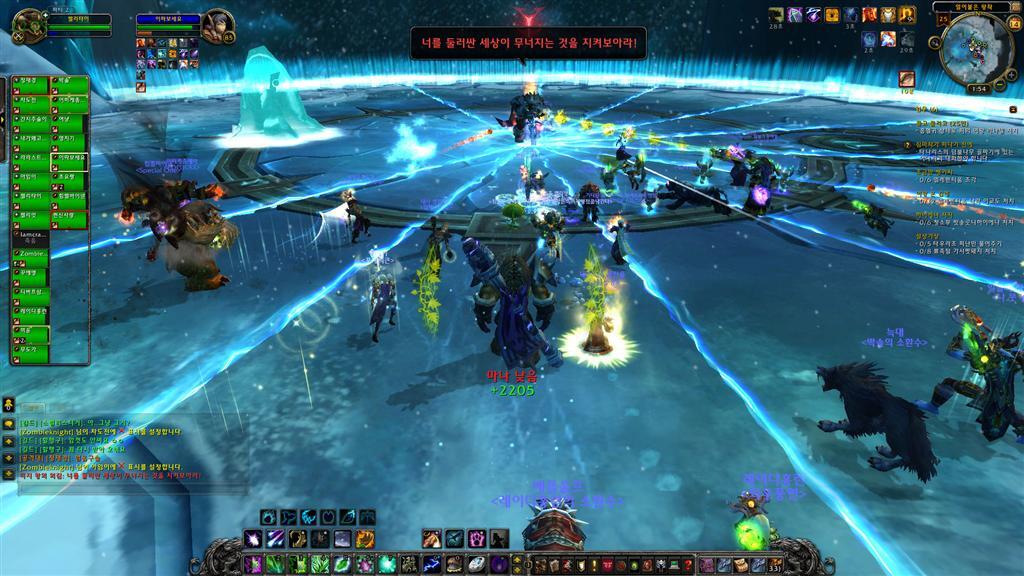Viewport: 1024px width, 576px height.
Task: Activate the blue lightning bolt ability
Action: [x=432, y=565]
